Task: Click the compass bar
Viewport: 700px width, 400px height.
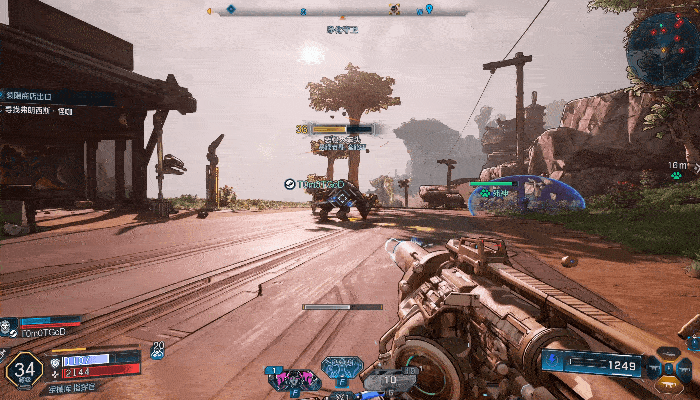Action: [338, 12]
